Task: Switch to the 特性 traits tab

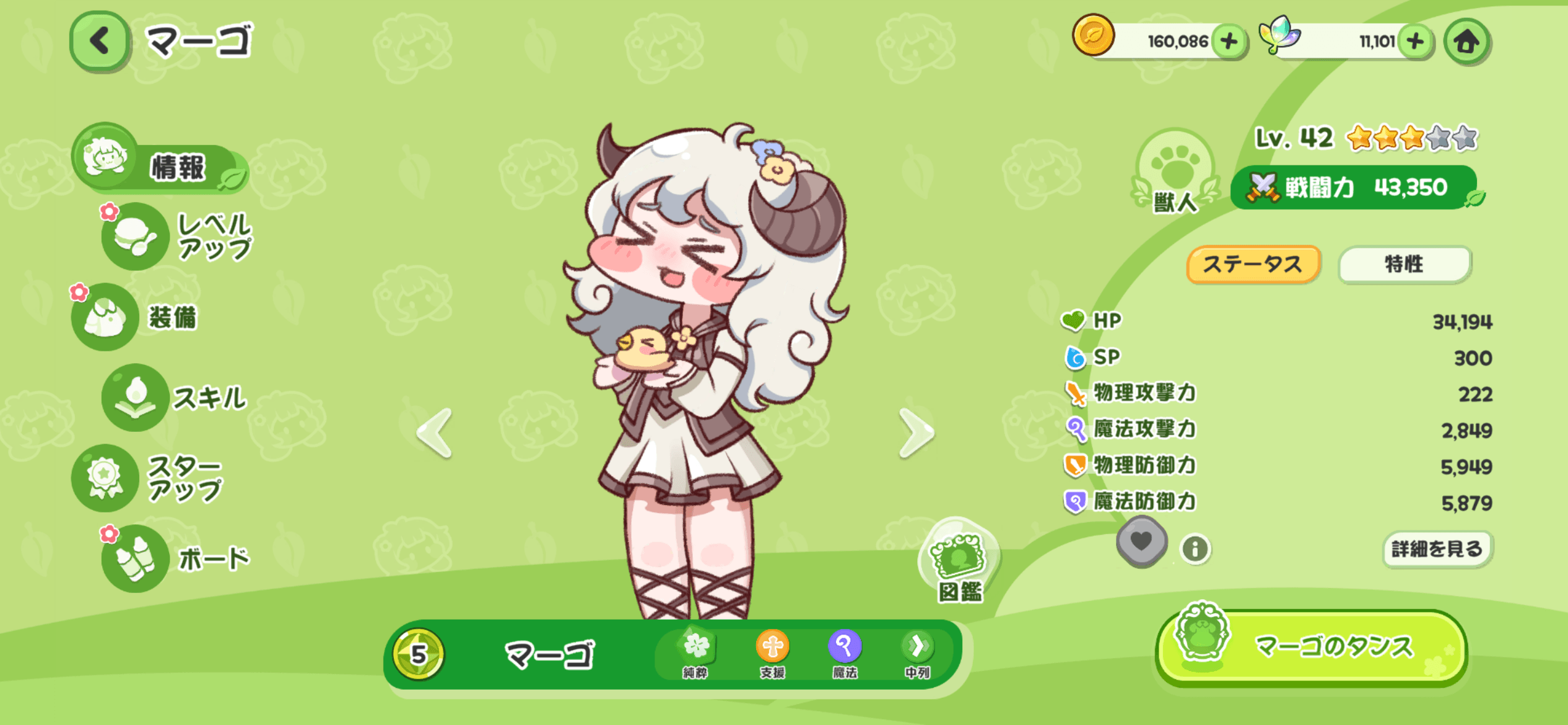Action: coord(1403,265)
